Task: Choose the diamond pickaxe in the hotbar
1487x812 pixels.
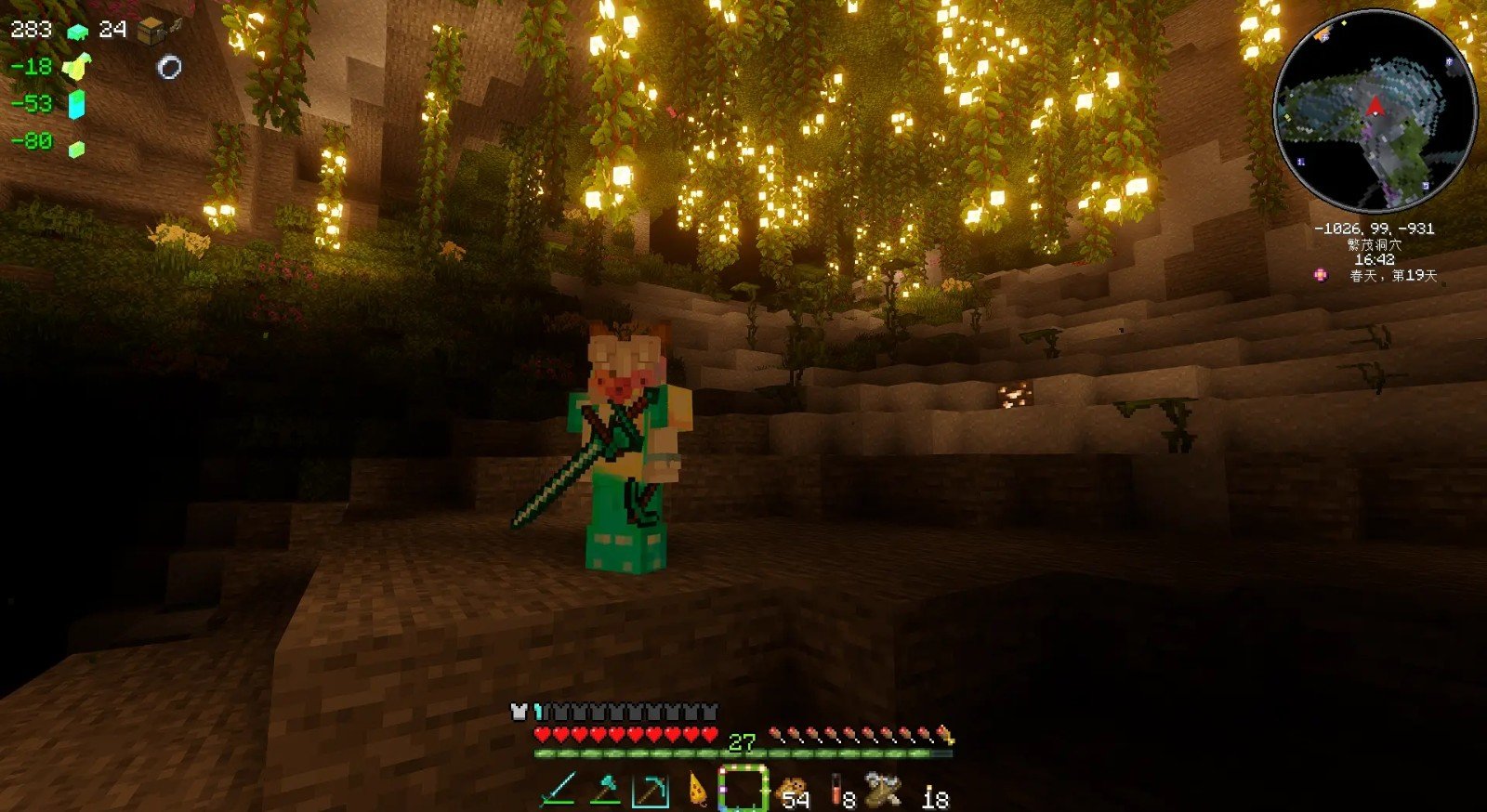Action: [x=650, y=791]
